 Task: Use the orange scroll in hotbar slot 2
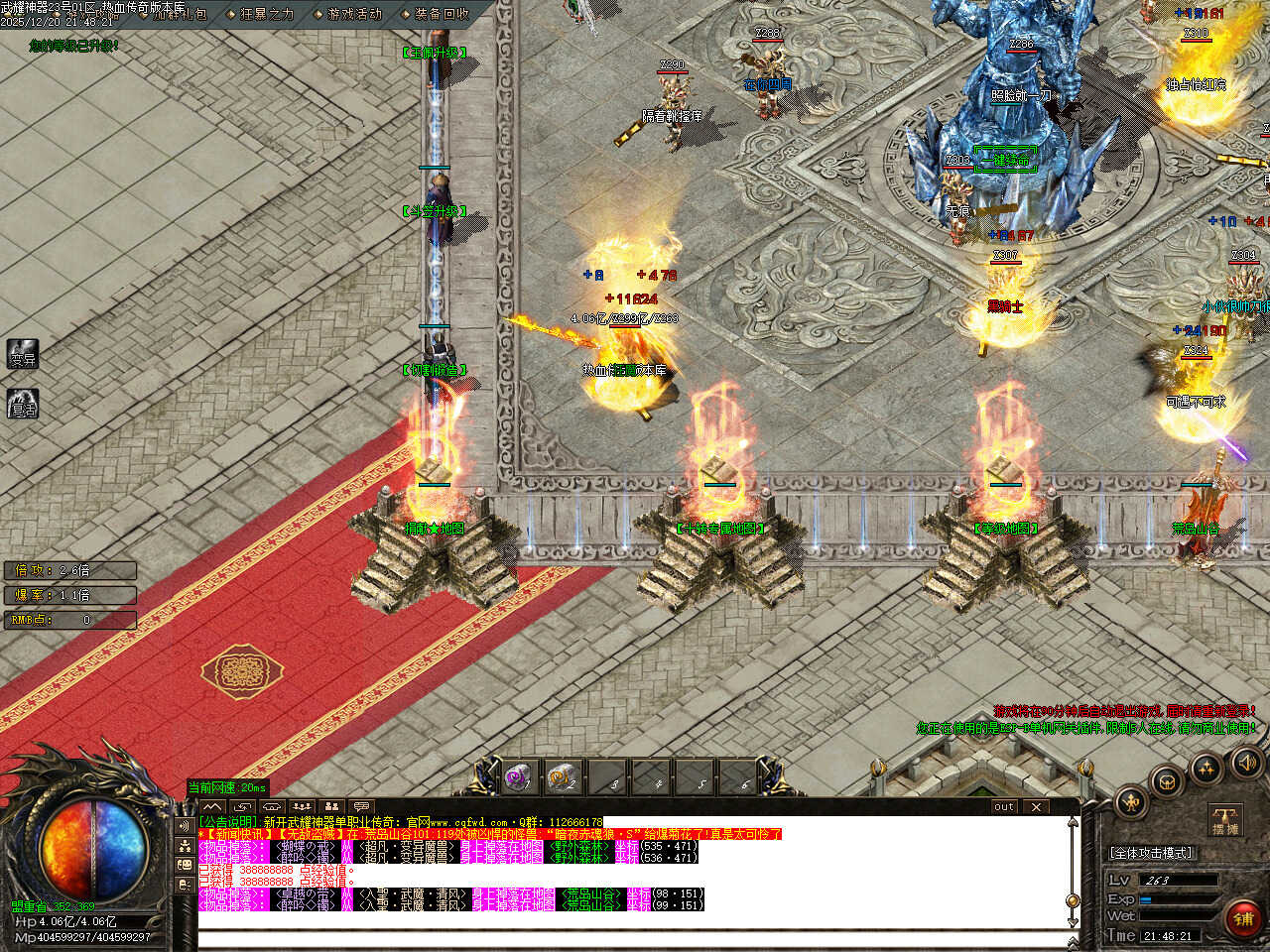click(x=562, y=777)
